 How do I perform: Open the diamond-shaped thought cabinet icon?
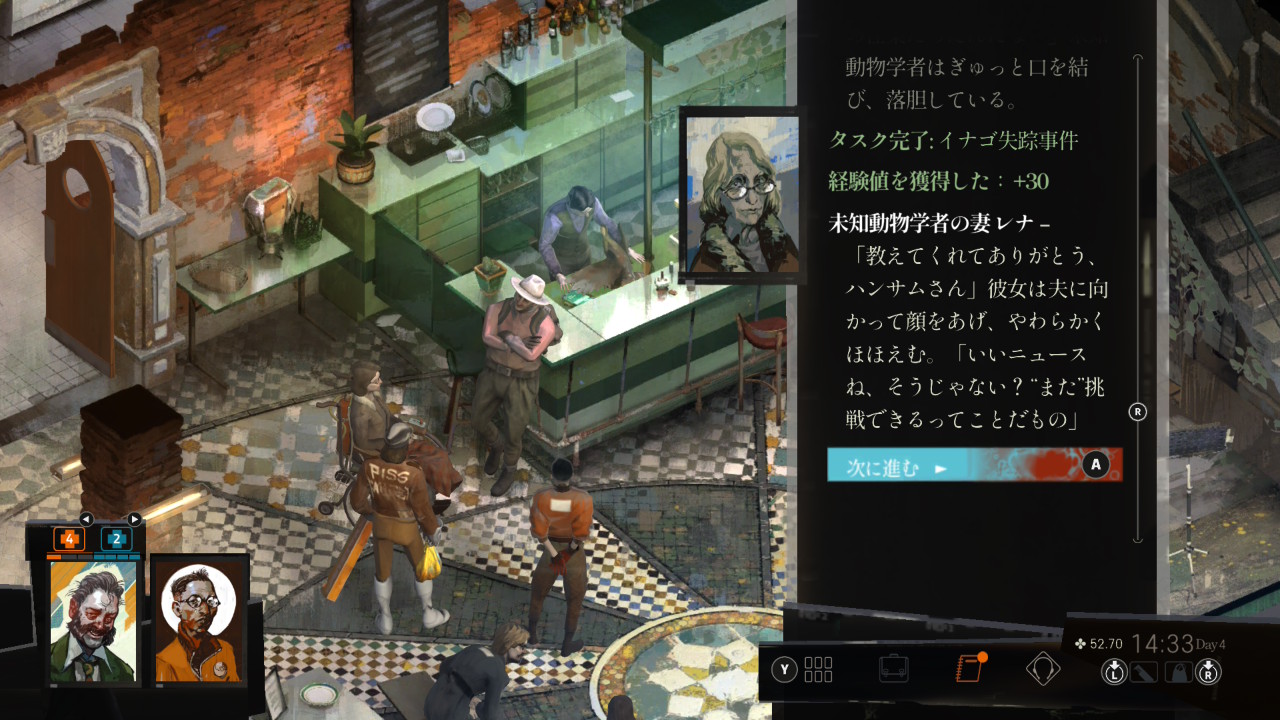click(x=1042, y=668)
